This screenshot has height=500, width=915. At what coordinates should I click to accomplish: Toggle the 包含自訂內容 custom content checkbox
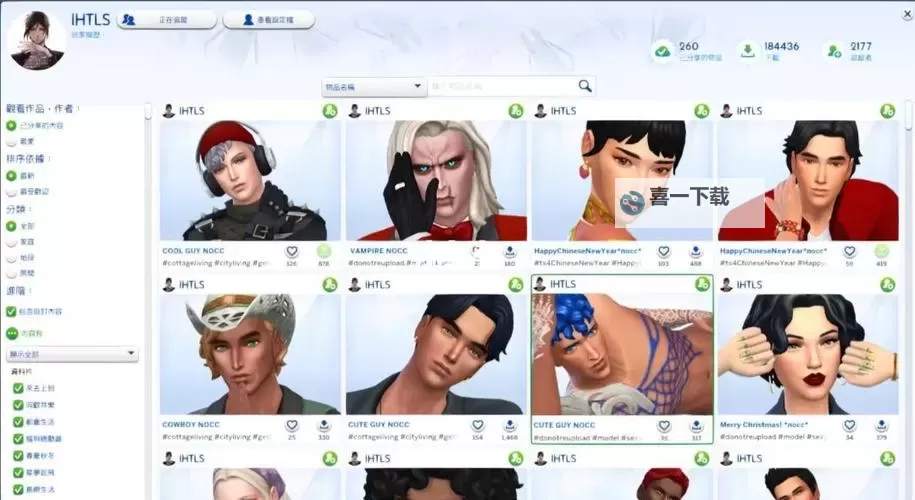pyautogui.click(x=12, y=311)
